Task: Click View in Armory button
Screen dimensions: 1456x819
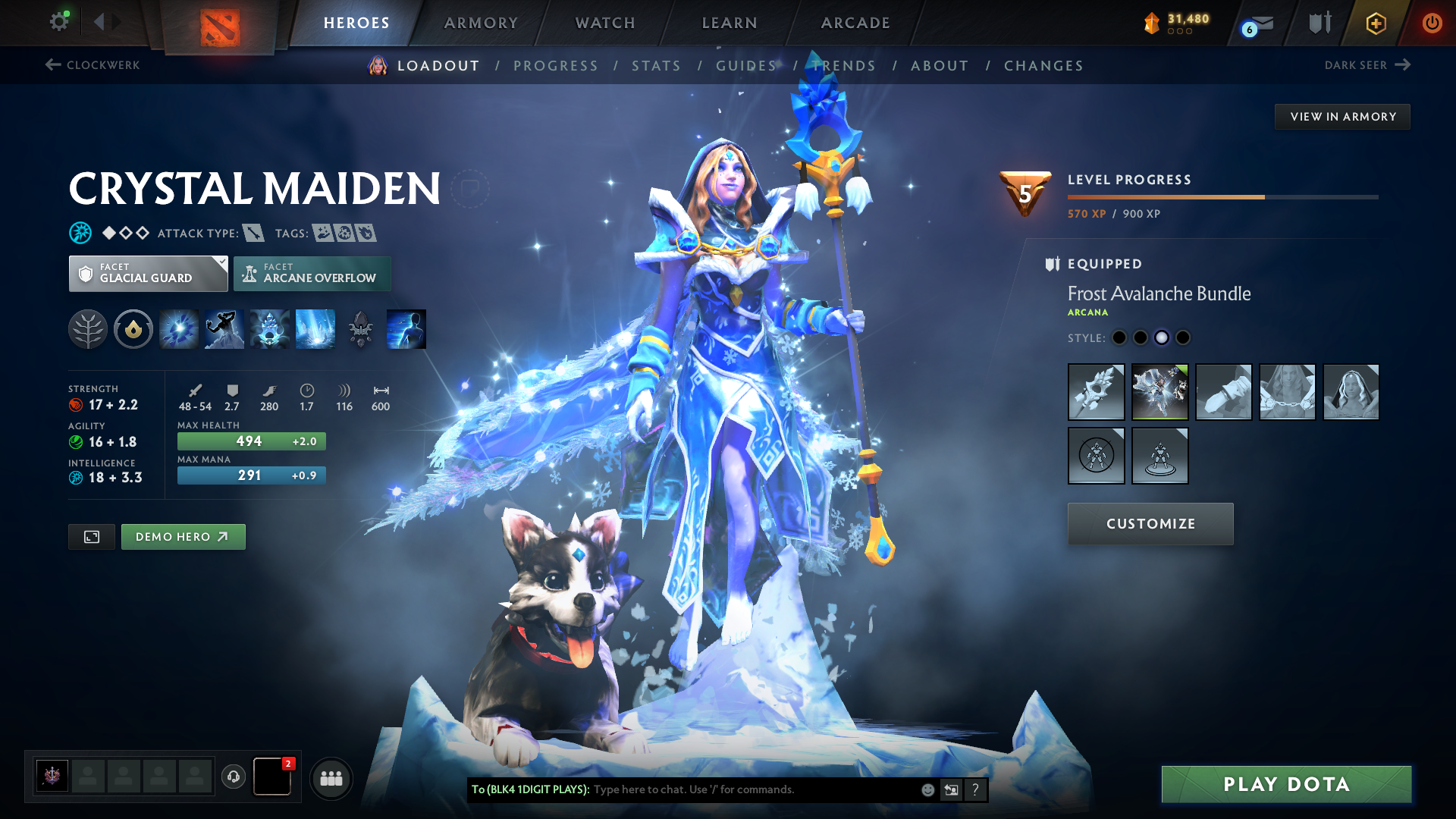Action: point(1342,117)
